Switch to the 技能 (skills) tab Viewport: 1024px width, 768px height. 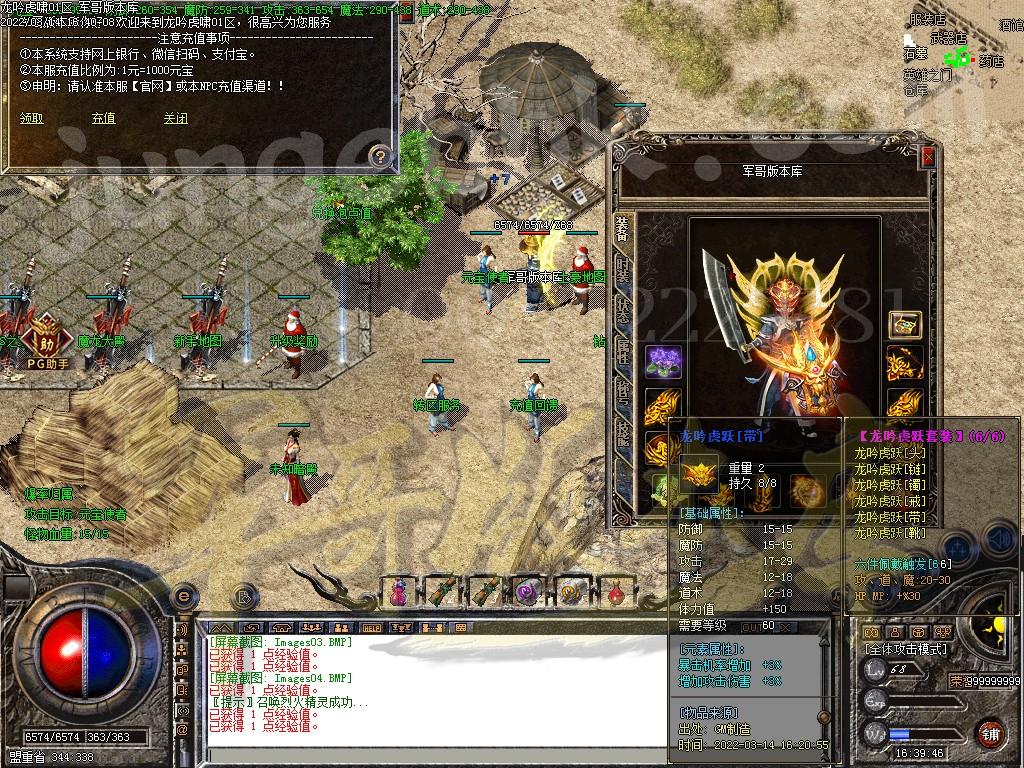[622, 431]
